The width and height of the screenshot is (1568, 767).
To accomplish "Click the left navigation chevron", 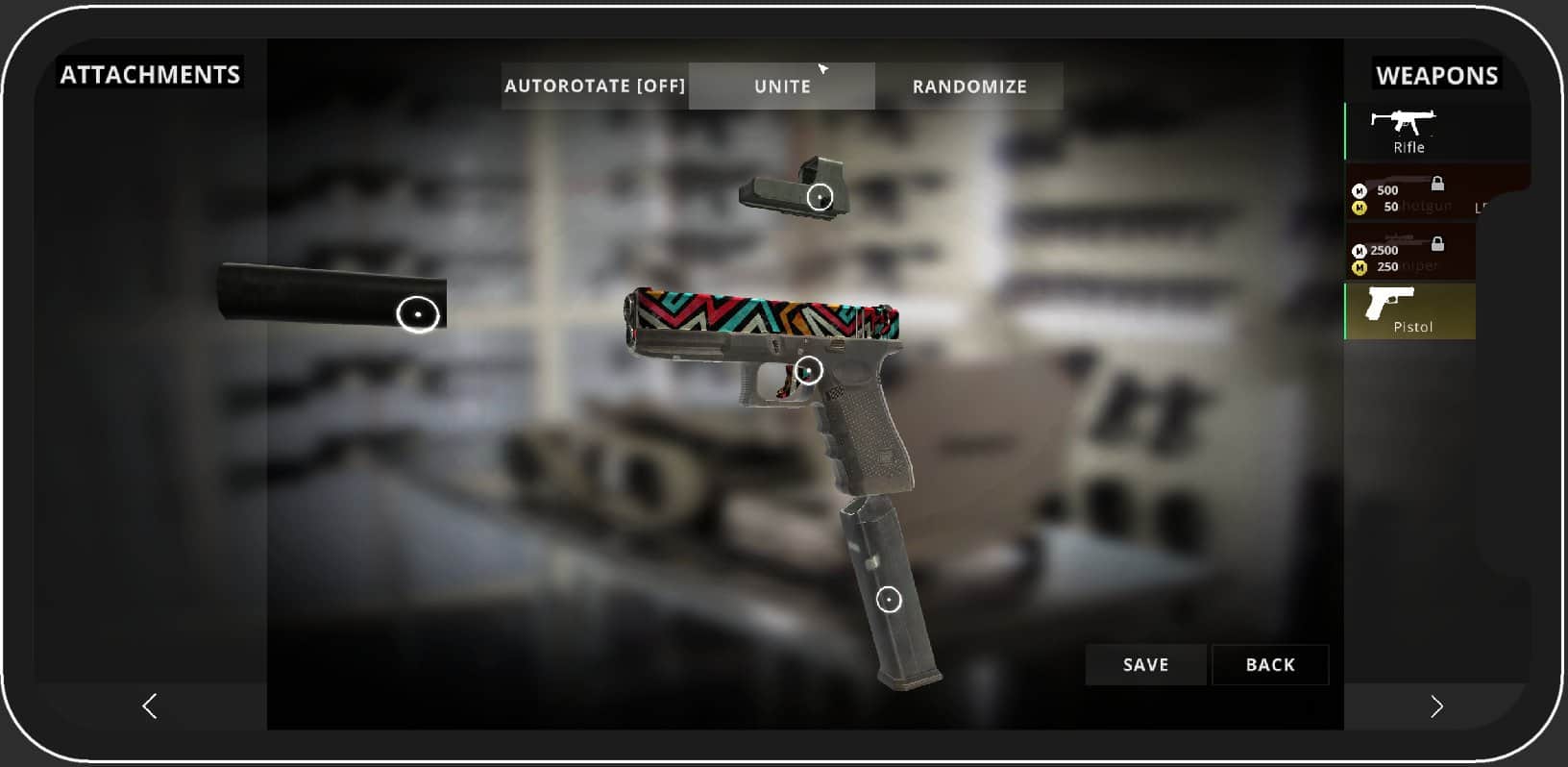I will click(x=149, y=705).
